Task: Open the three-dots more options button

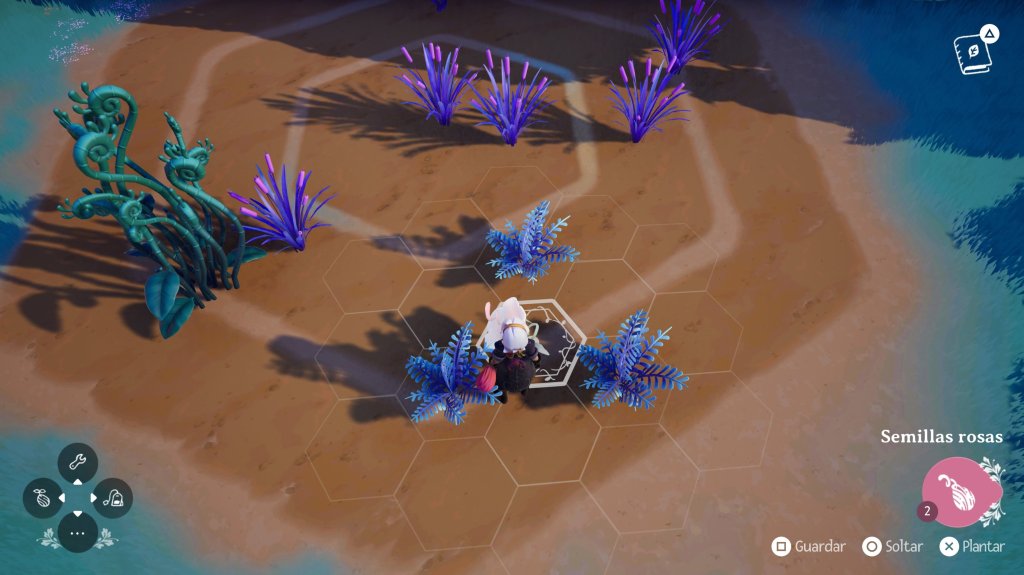Action: tap(78, 532)
